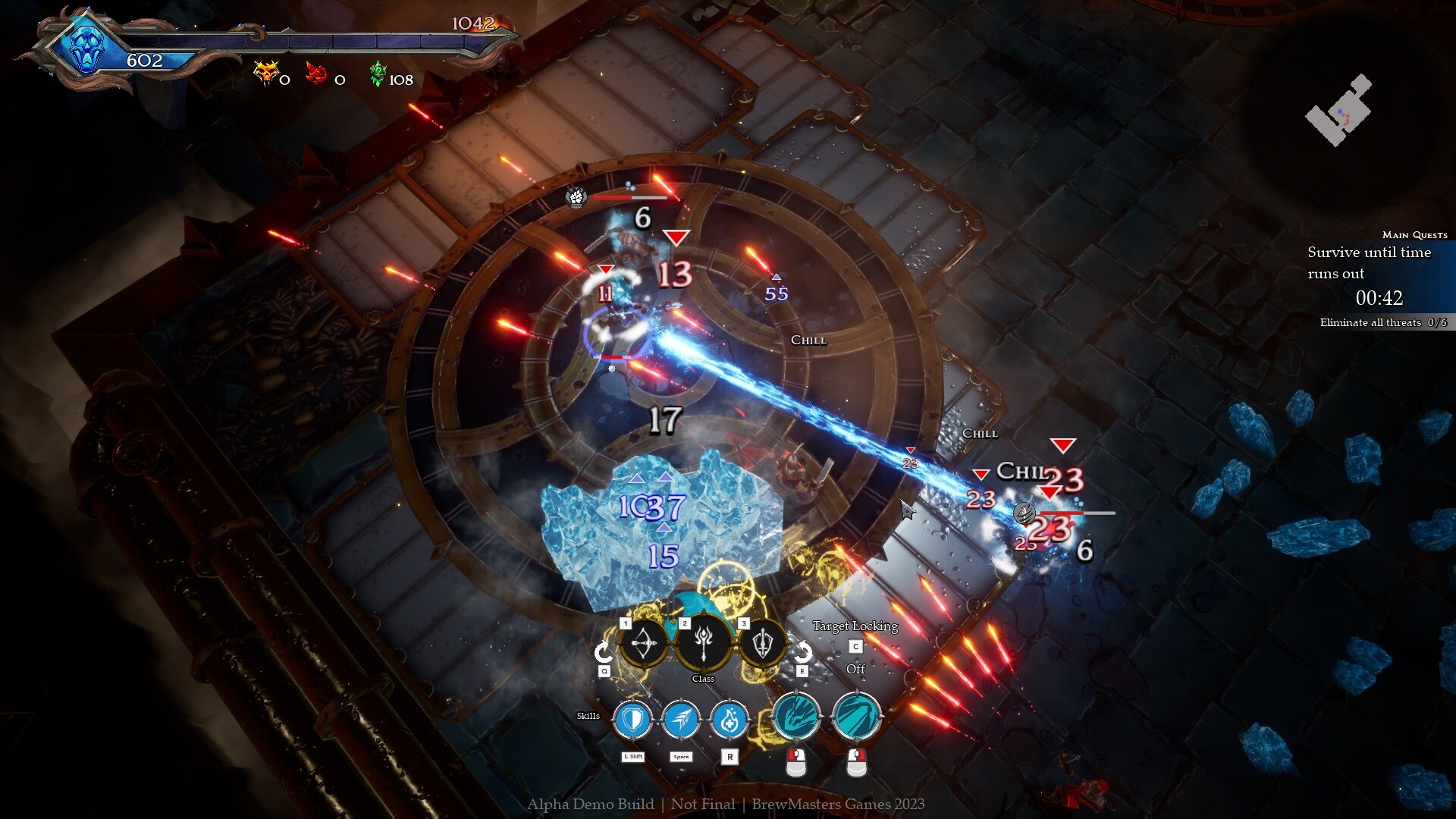This screenshot has height=819, width=1456.
Task: Click the green gem currency icon
Action: click(x=378, y=74)
